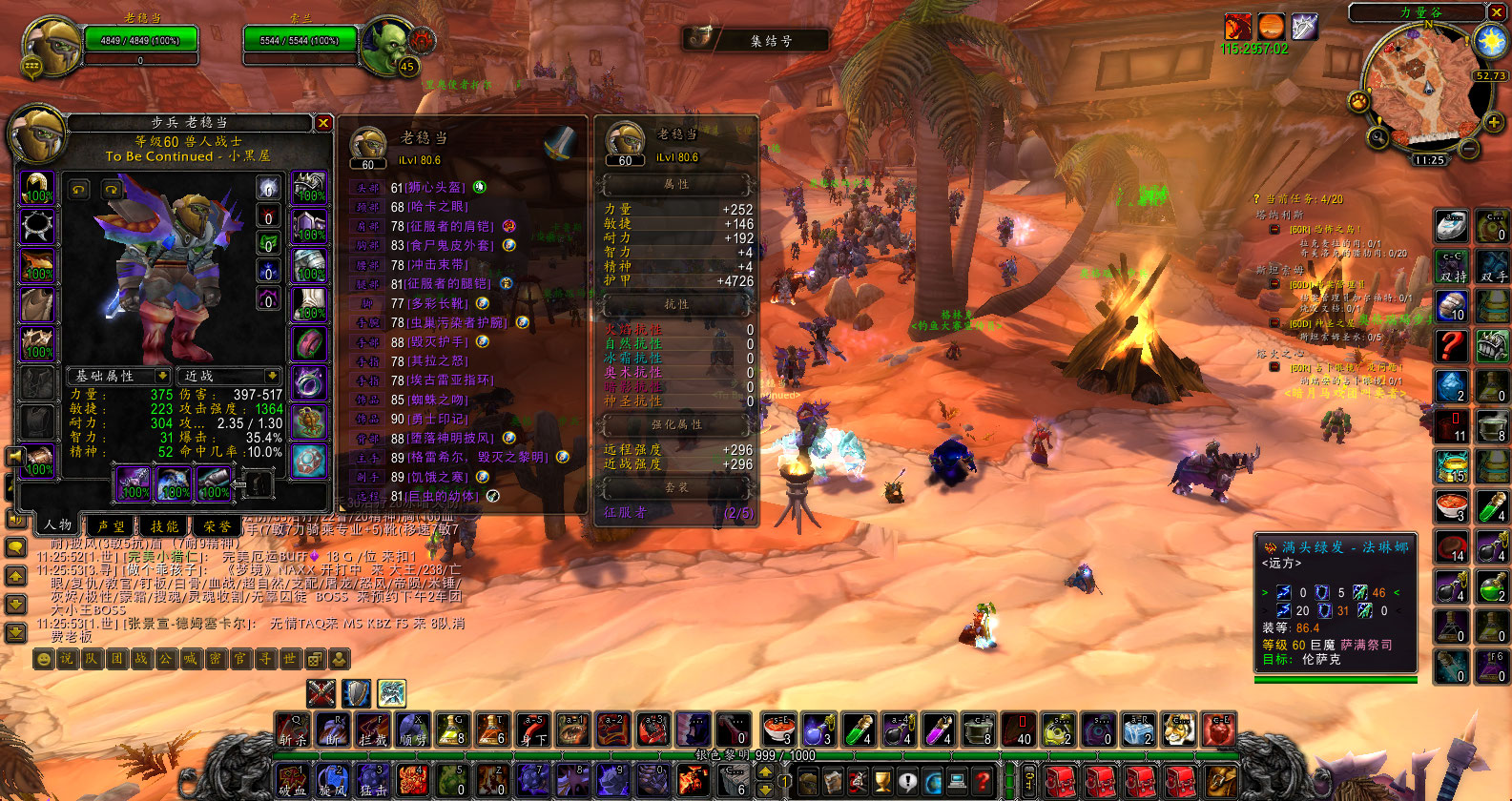1512x801 pixels.
Task: Click the 狮心头盔 item link
Action: pos(436,188)
